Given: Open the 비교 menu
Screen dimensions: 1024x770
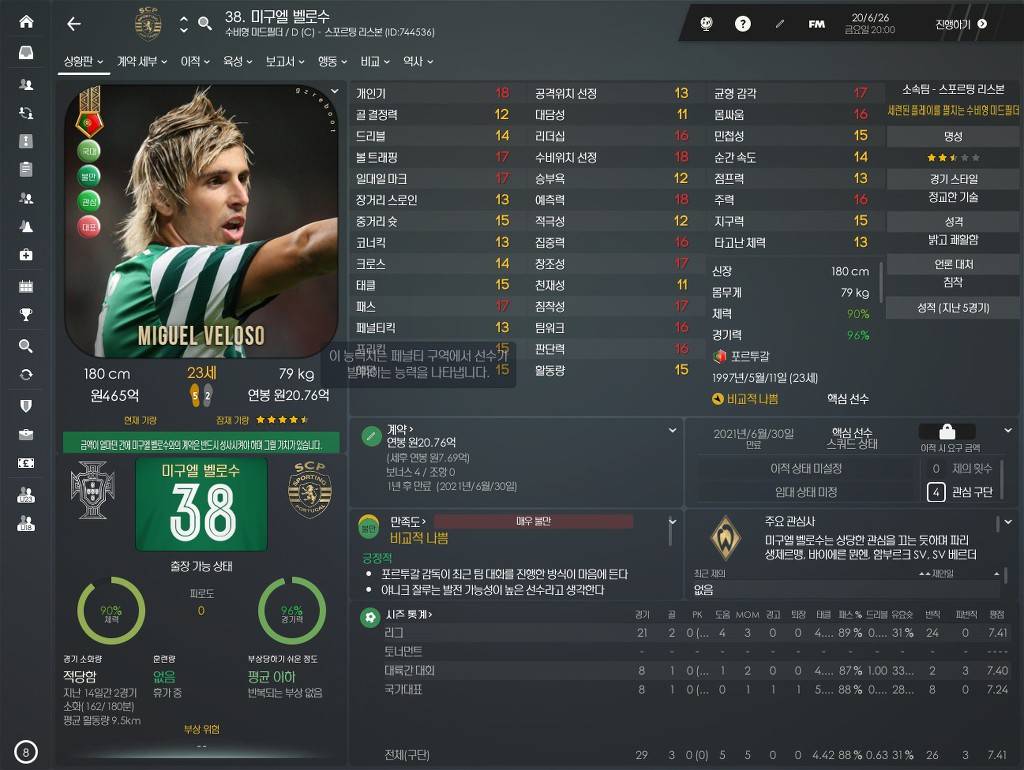Looking at the screenshot, I should pyautogui.click(x=375, y=62).
